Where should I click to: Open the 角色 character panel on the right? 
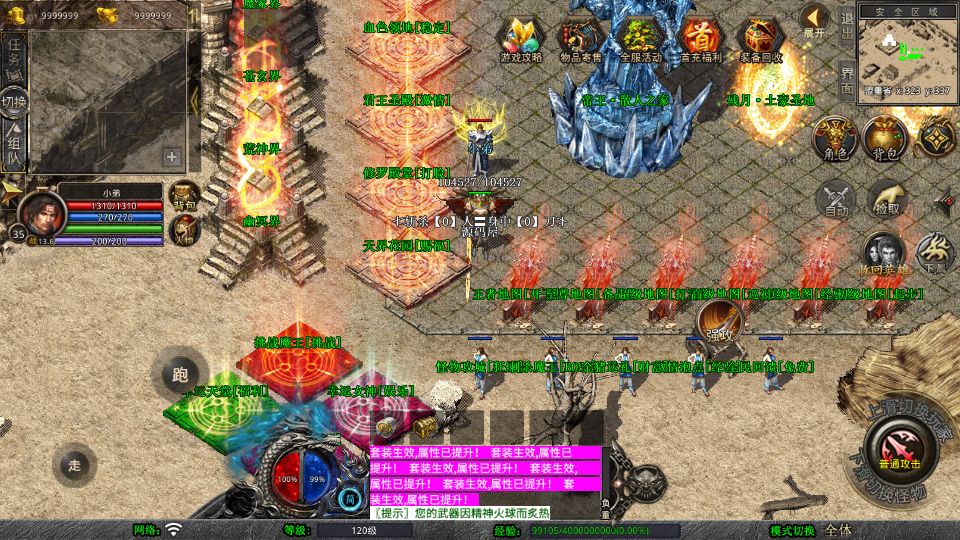click(x=832, y=138)
